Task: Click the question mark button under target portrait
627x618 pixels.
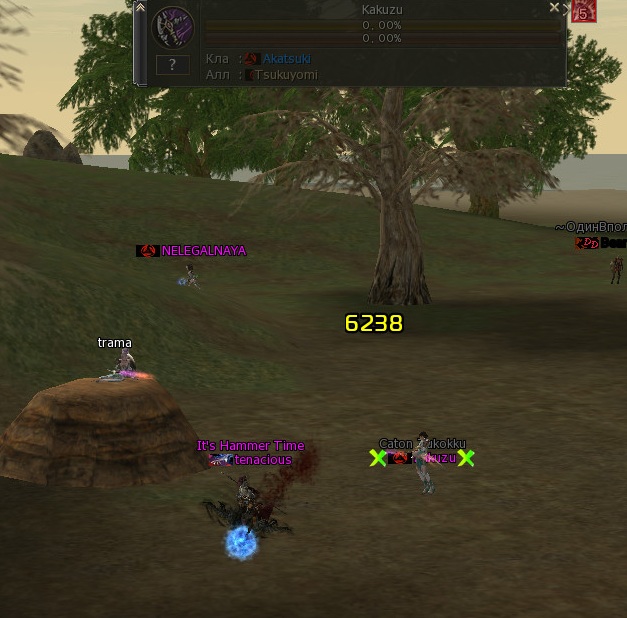Action: 173,65
